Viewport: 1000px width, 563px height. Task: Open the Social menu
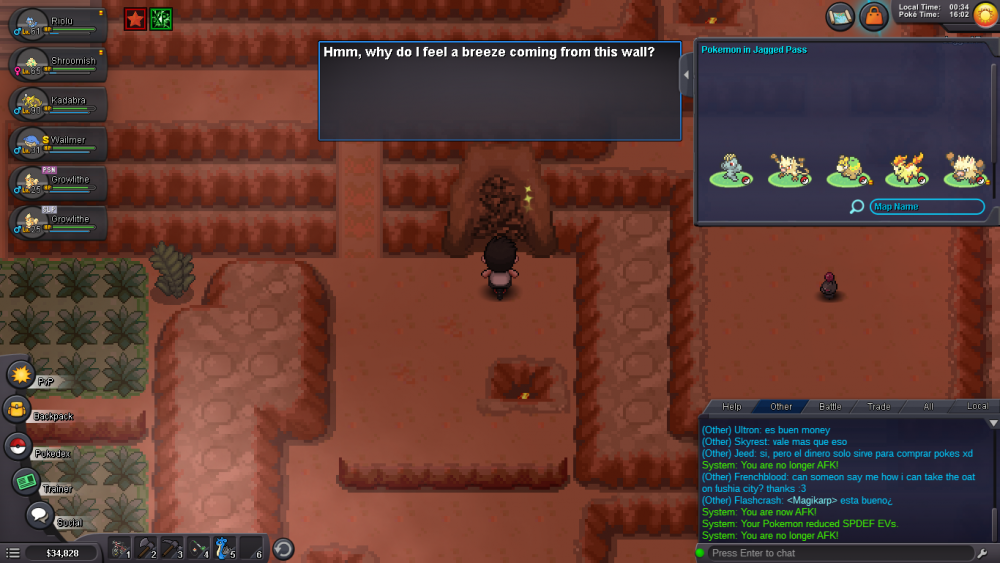(x=39, y=515)
